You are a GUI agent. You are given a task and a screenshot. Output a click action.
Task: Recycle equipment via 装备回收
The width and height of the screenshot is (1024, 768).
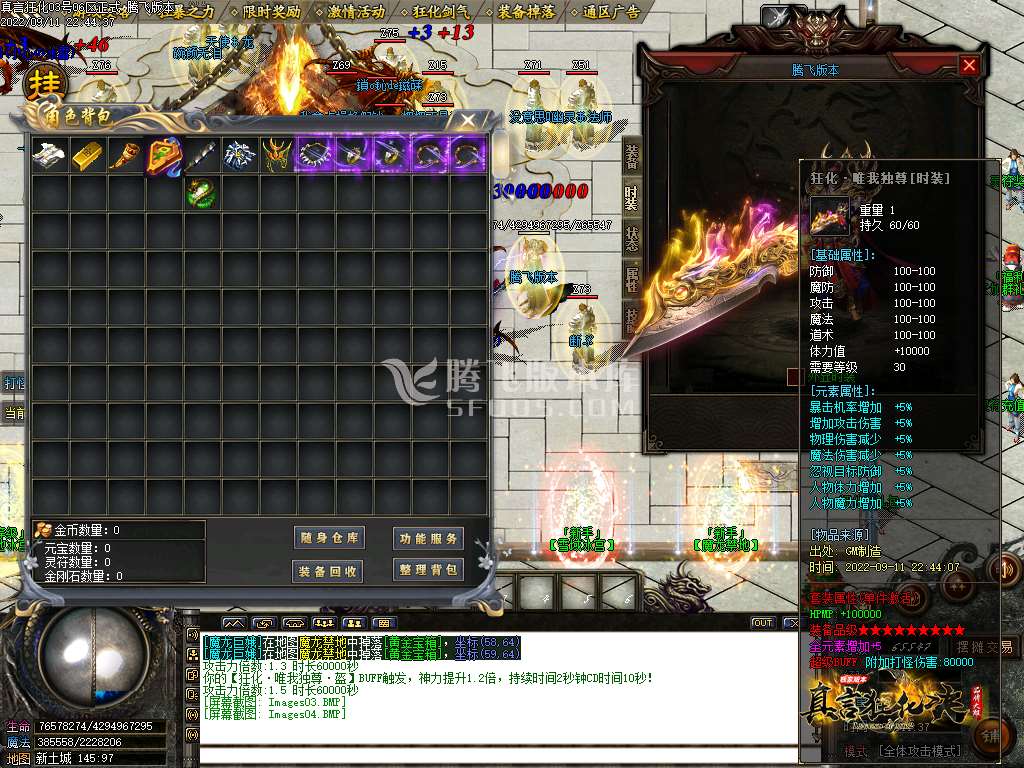click(x=329, y=570)
